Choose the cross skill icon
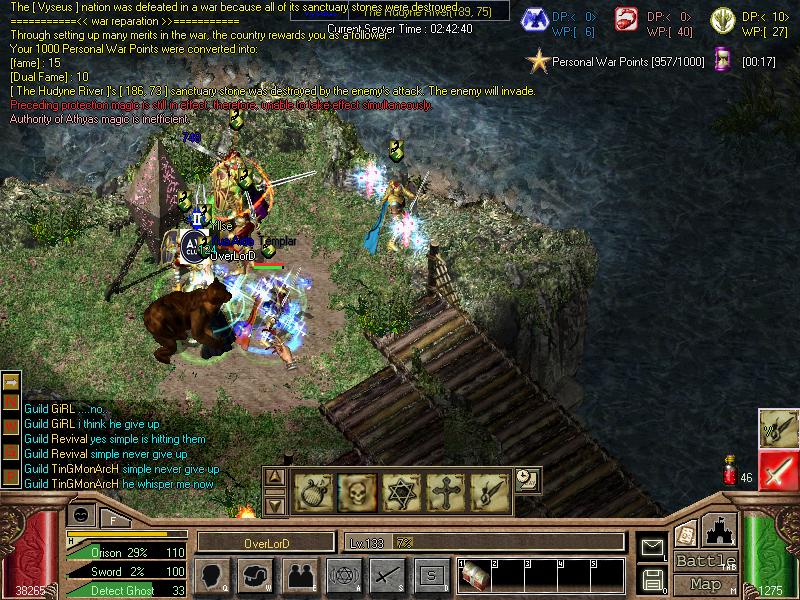 tap(443, 490)
